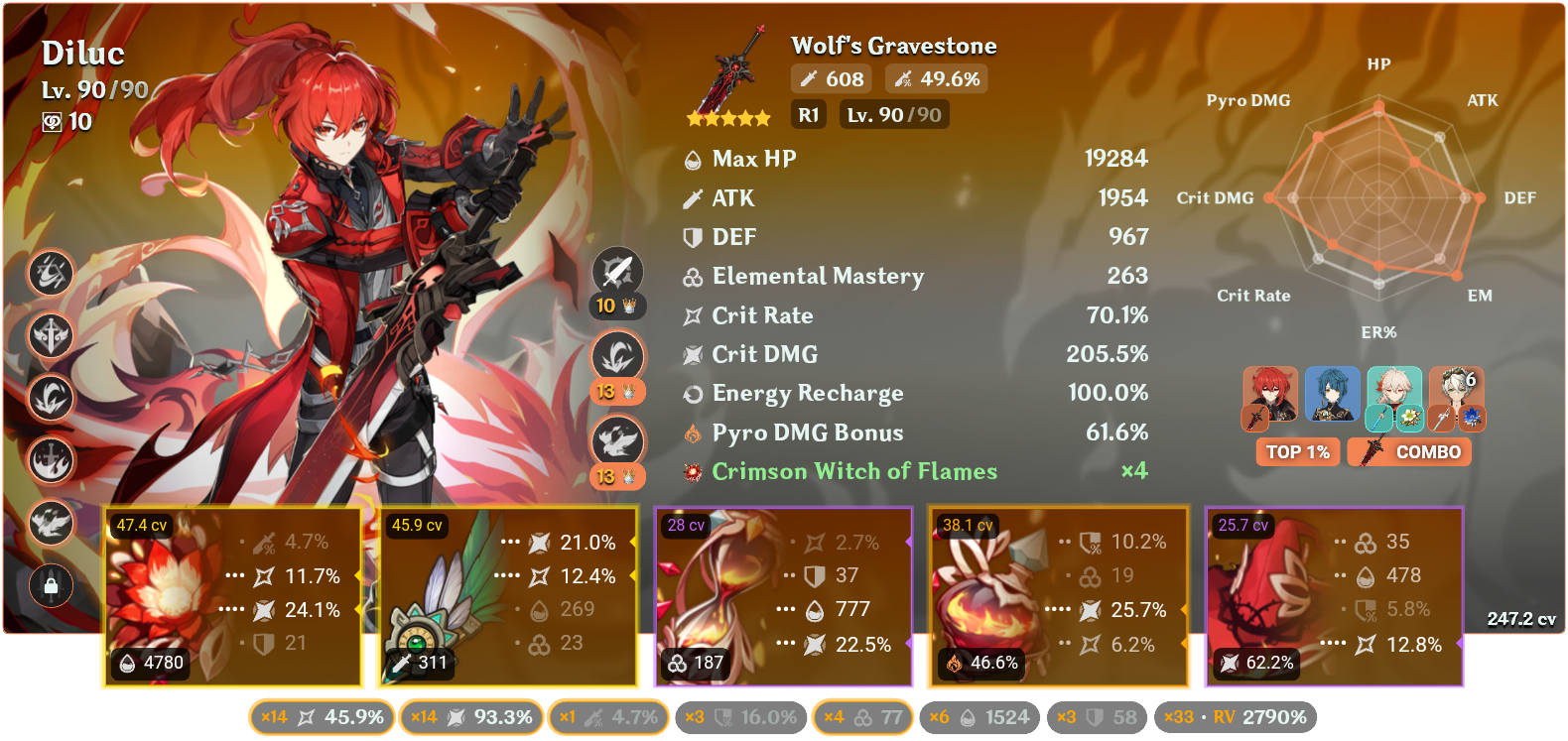Viewport: 1568px width, 741px height.
Task: Expand the ×4 Elemental Mastery roll summary
Action: 862,716
